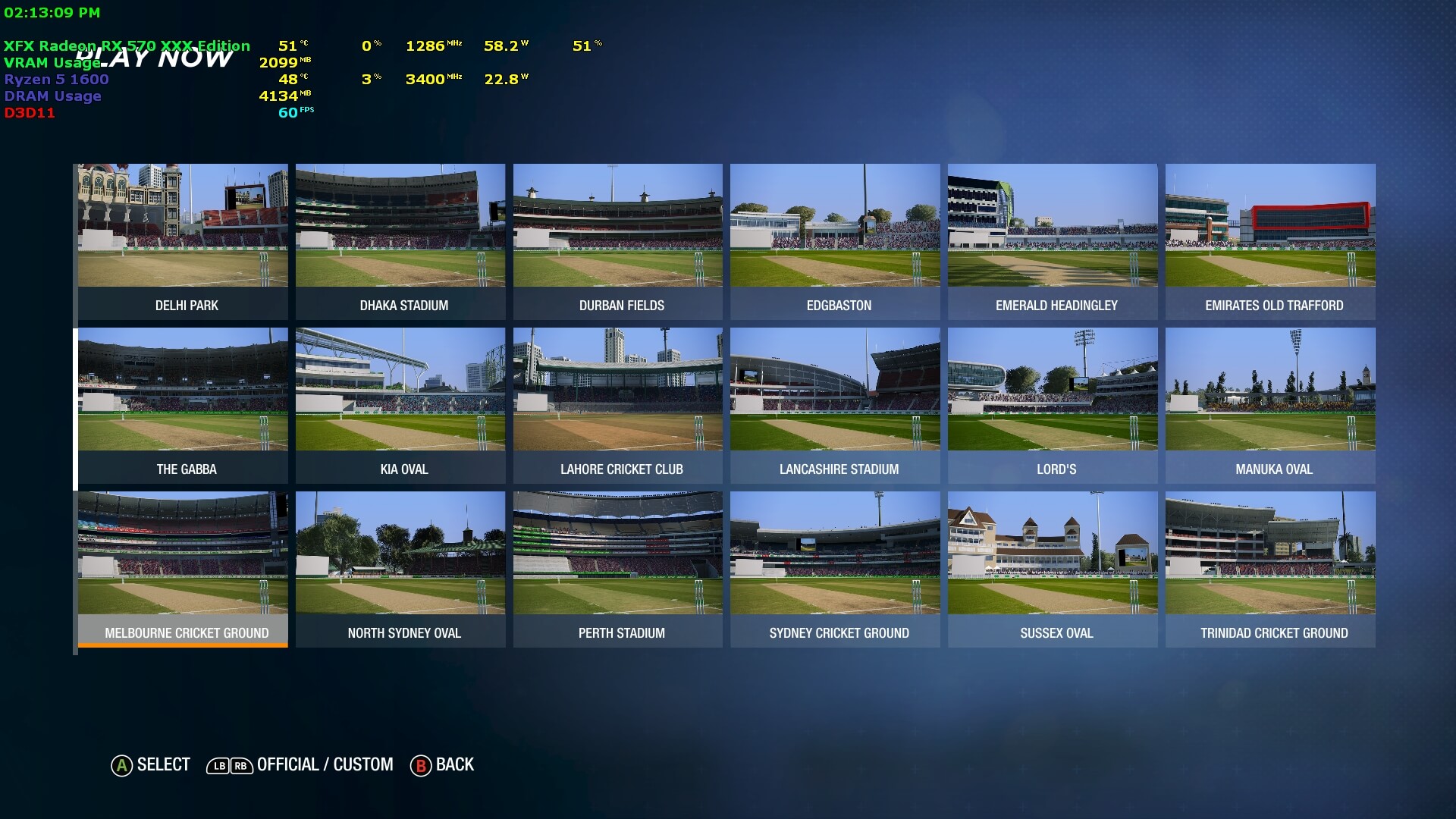Viewport: 1456px width, 819px height.
Task: Select Sydney Cricket Ground tile
Action: (x=835, y=569)
